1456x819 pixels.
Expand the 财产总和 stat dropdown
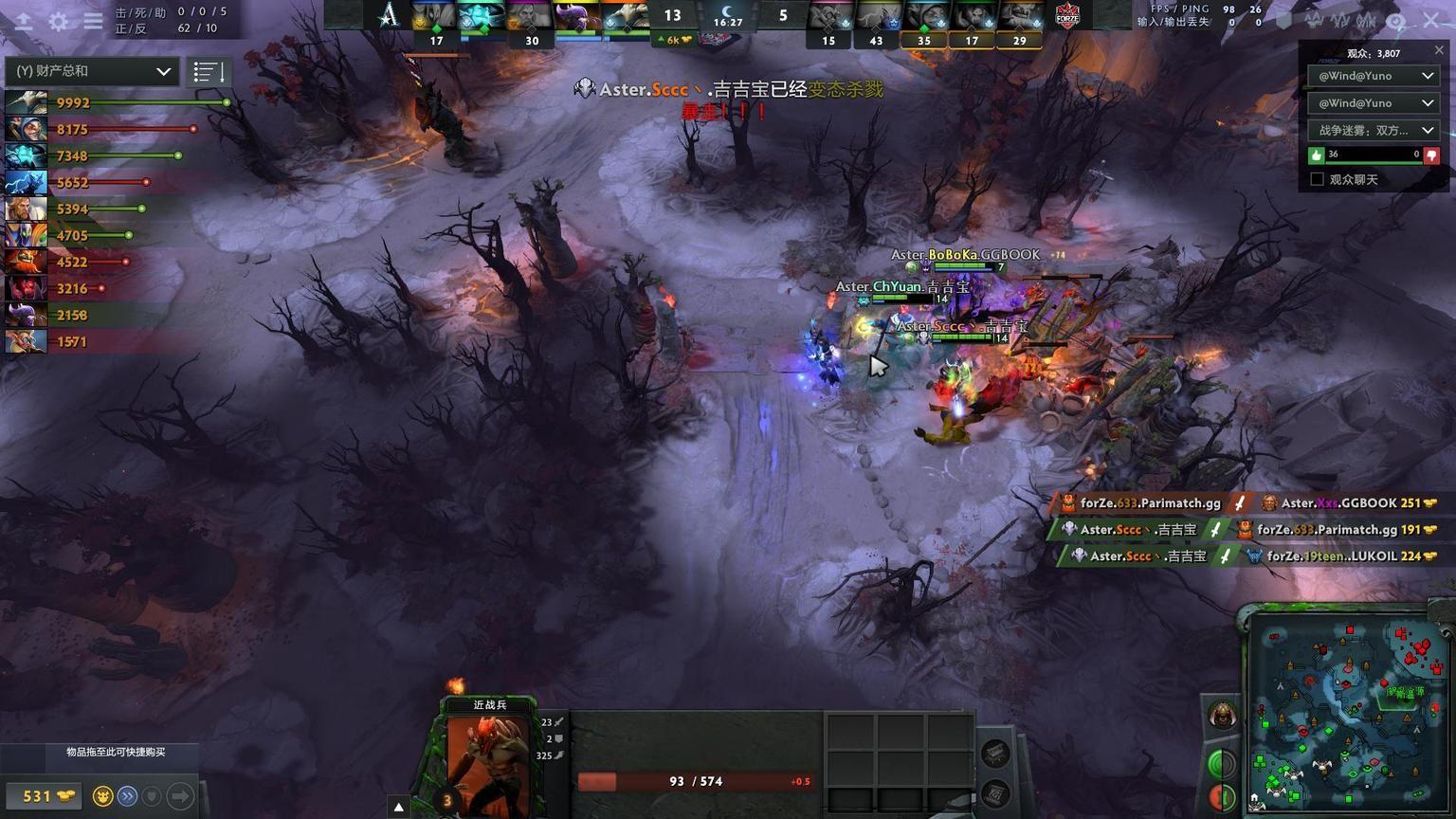point(92,71)
